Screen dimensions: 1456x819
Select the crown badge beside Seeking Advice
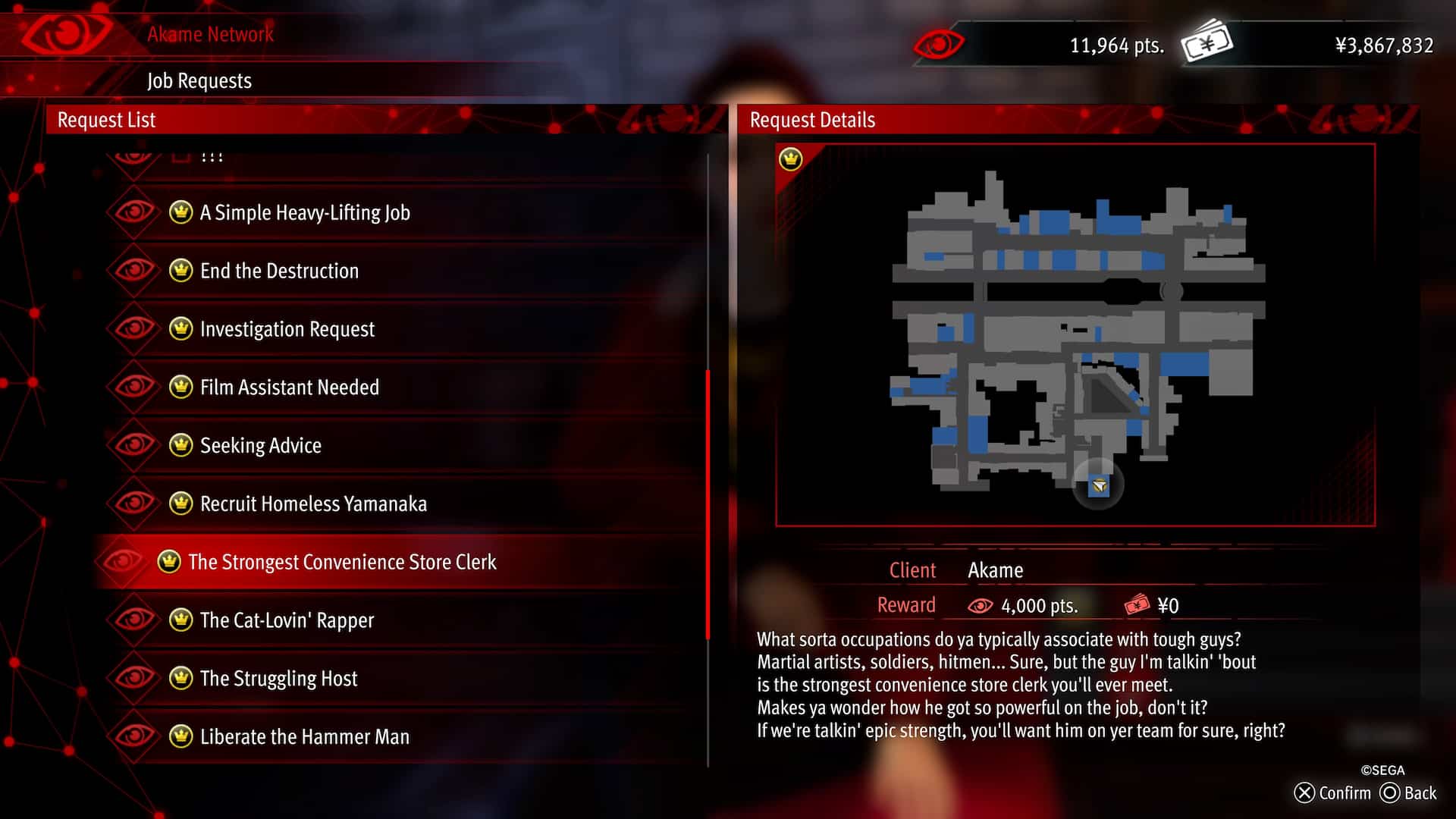point(179,446)
